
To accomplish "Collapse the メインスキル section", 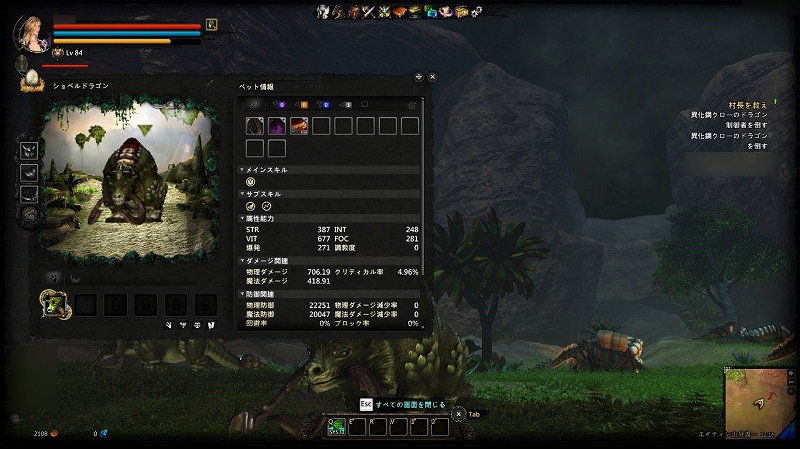I will 241,170.
